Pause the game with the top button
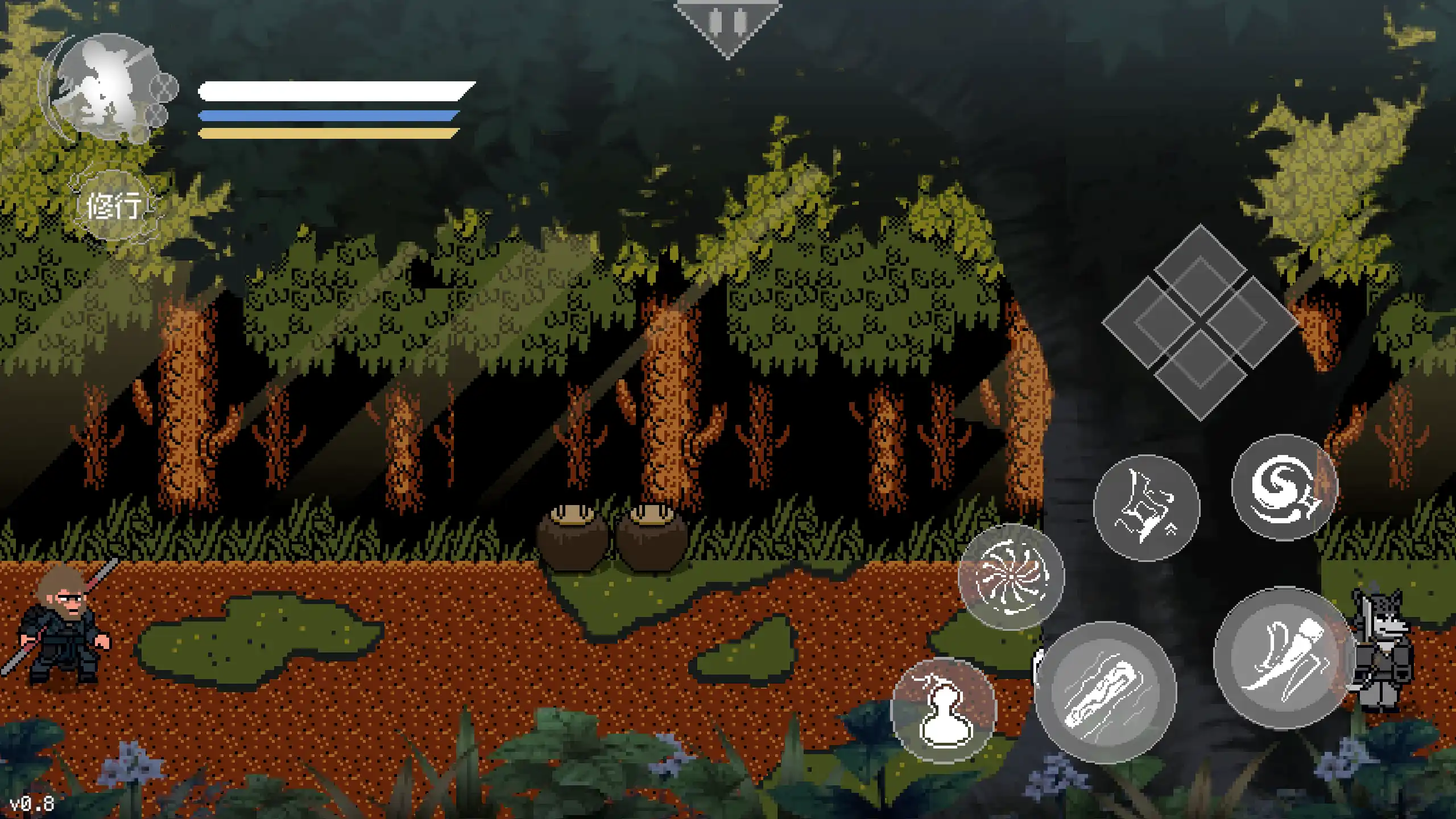 728,24
